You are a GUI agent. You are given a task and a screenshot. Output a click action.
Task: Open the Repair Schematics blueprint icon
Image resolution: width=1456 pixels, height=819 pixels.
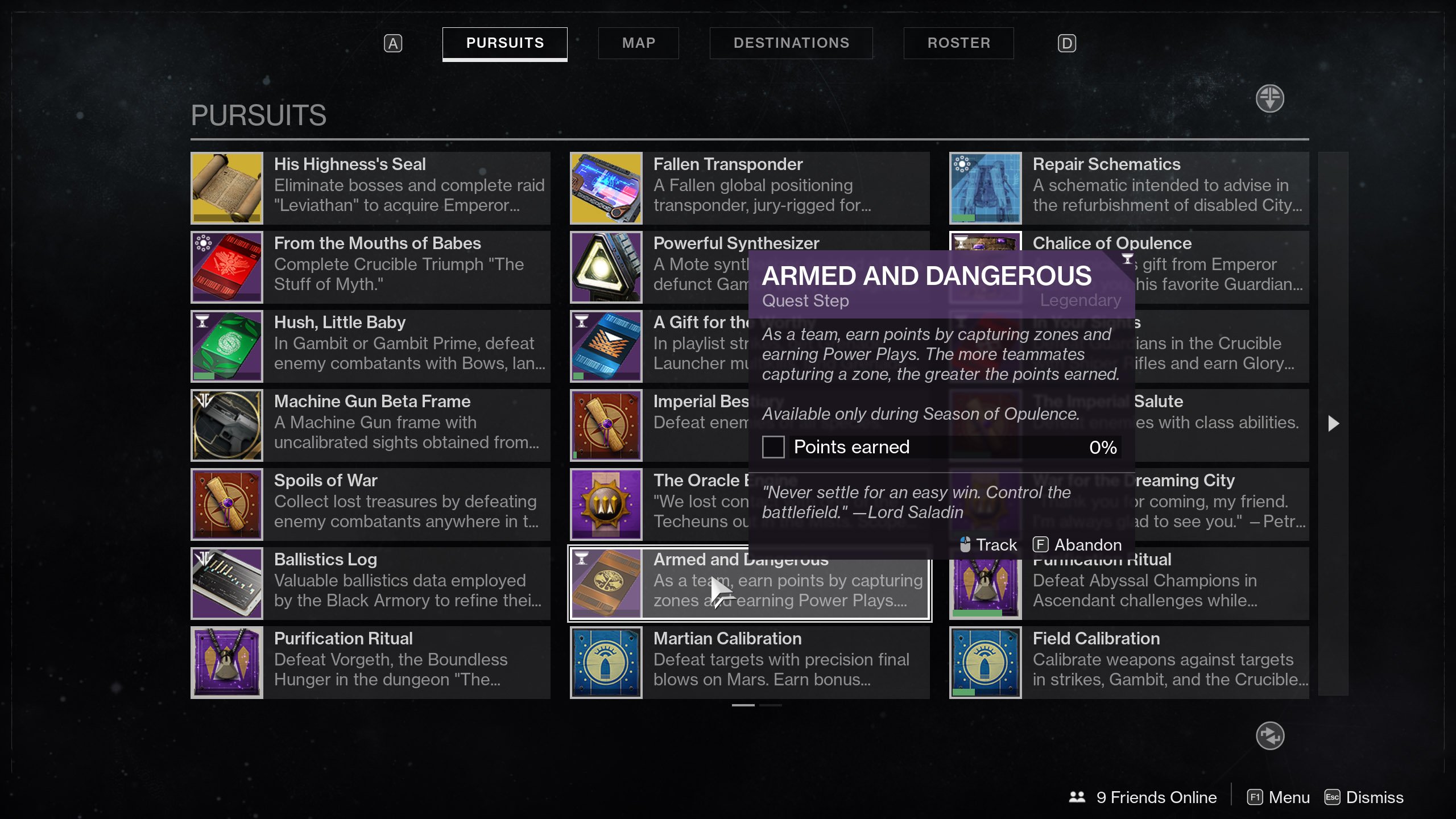[985, 188]
